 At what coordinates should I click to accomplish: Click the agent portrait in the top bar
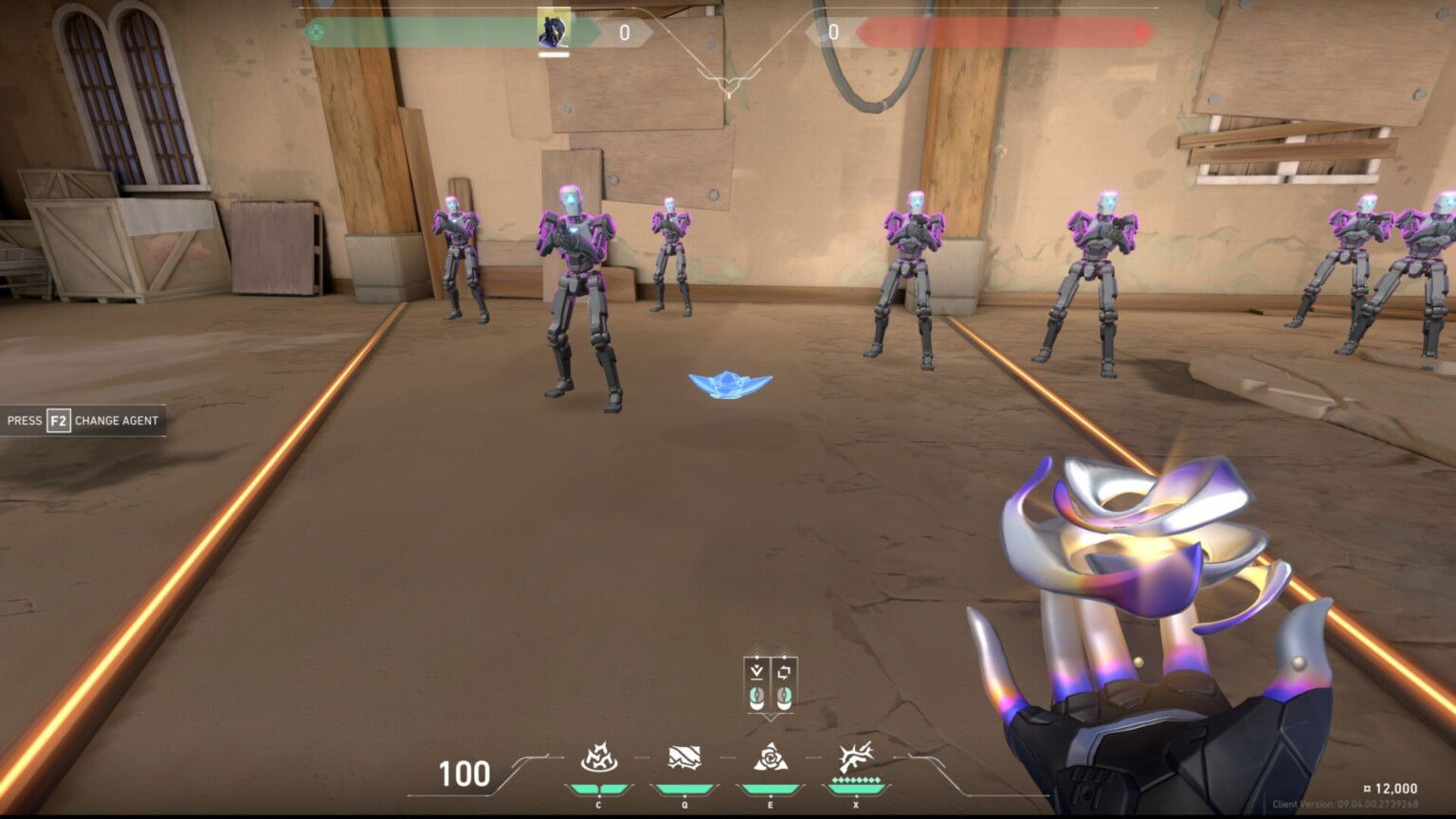(554, 28)
